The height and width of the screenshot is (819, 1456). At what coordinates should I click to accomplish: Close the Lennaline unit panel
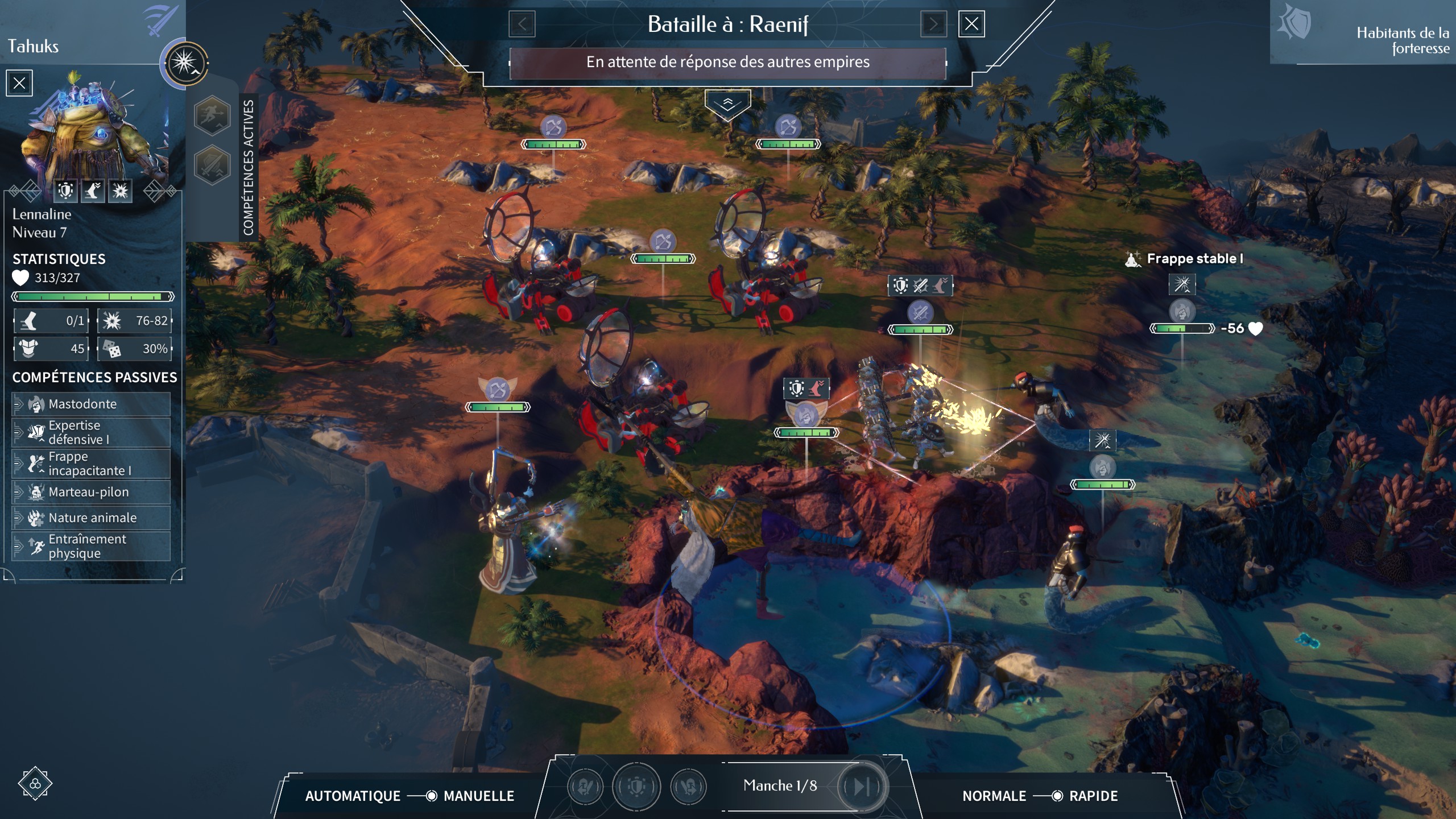click(x=19, y=83)
